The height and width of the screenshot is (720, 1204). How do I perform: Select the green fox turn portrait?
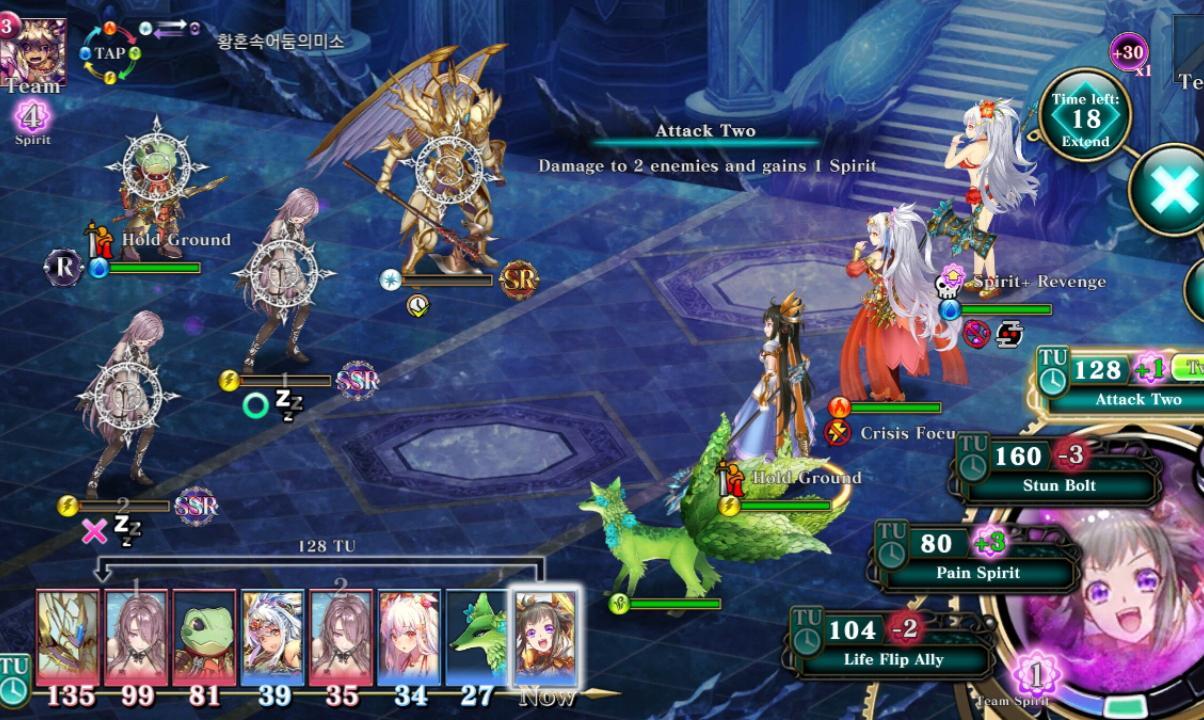click(477, 637)
